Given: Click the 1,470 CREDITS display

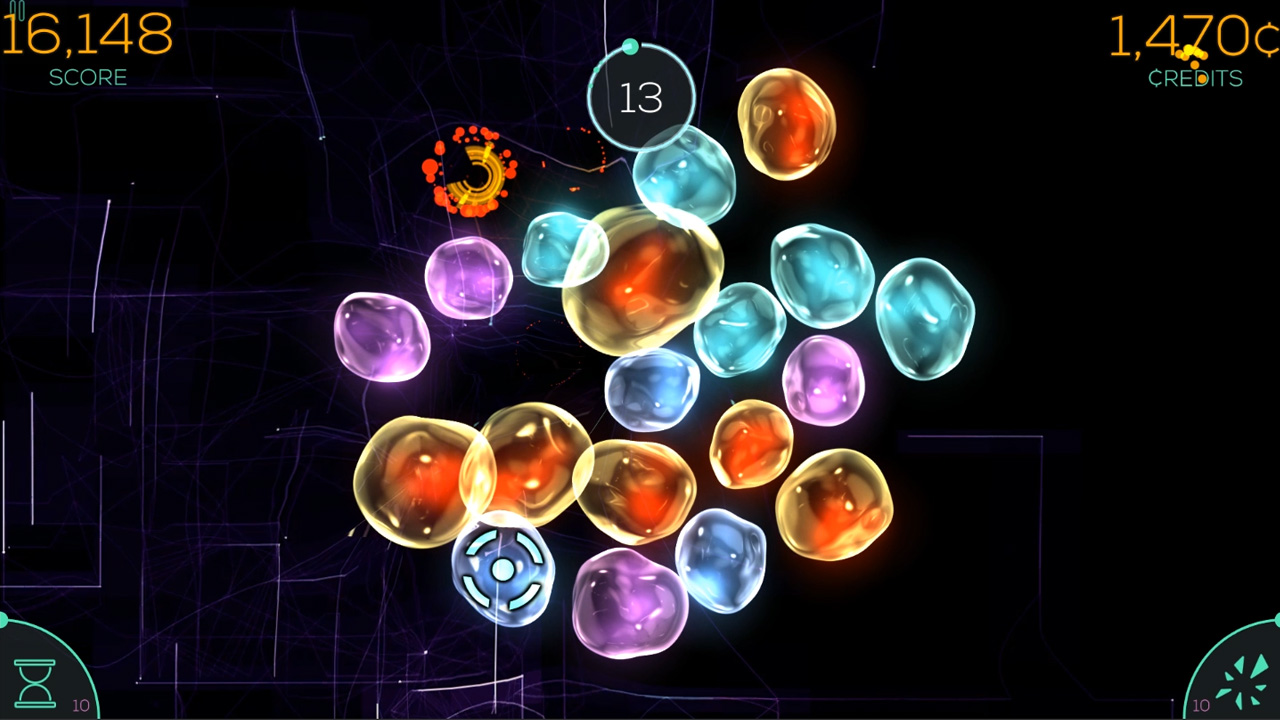Looking at the screenshot, I should [x=1185, y=40].
